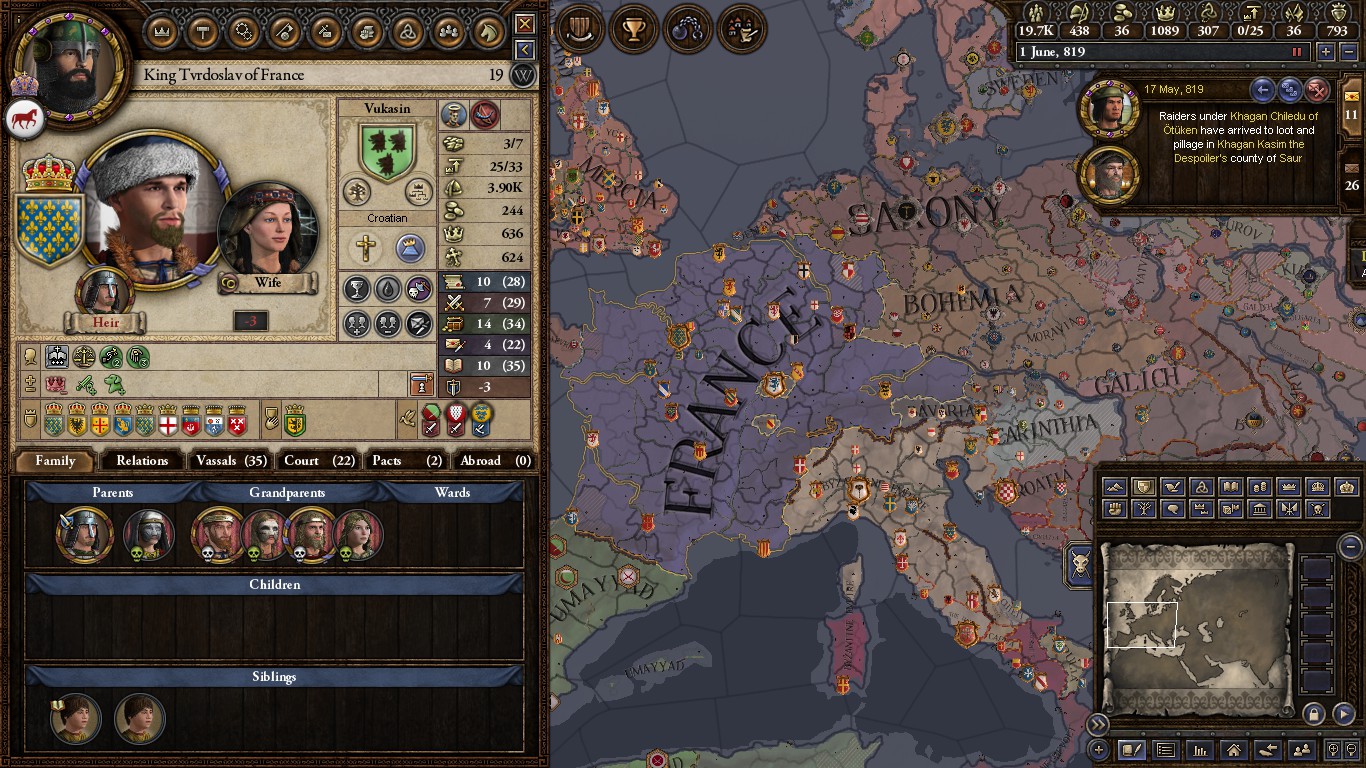
Task: Open the horse head intrigue menu button
Action: (x=487, y=30)
